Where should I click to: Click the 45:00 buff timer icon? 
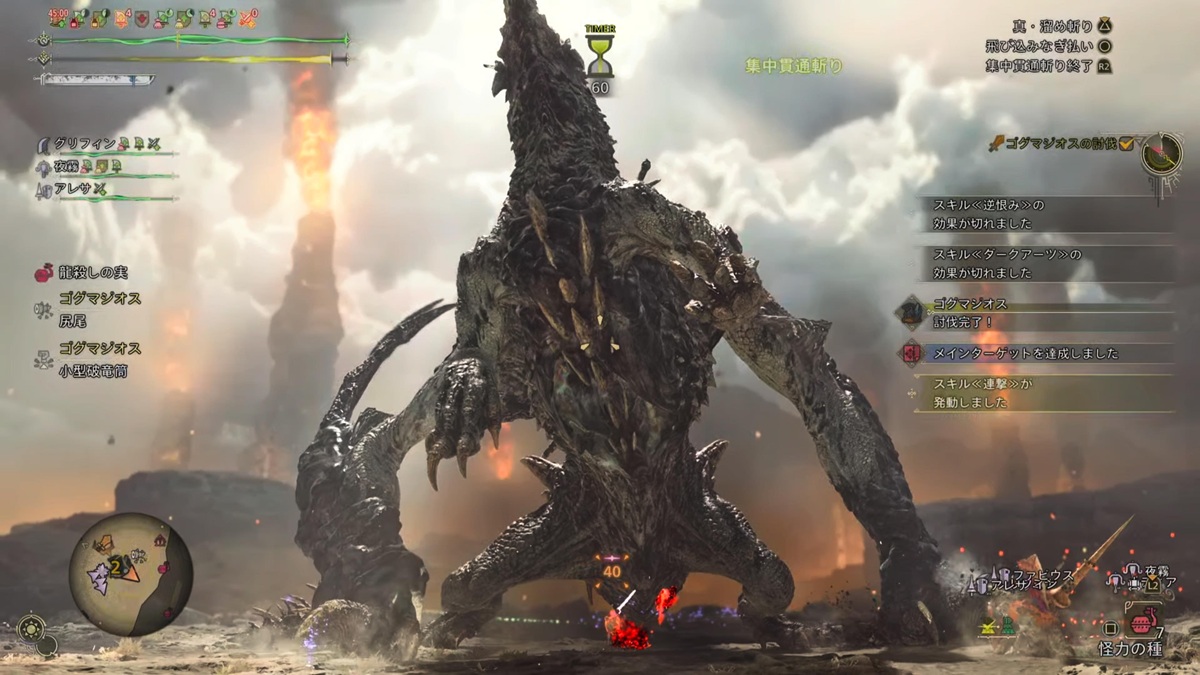[59, 18]
